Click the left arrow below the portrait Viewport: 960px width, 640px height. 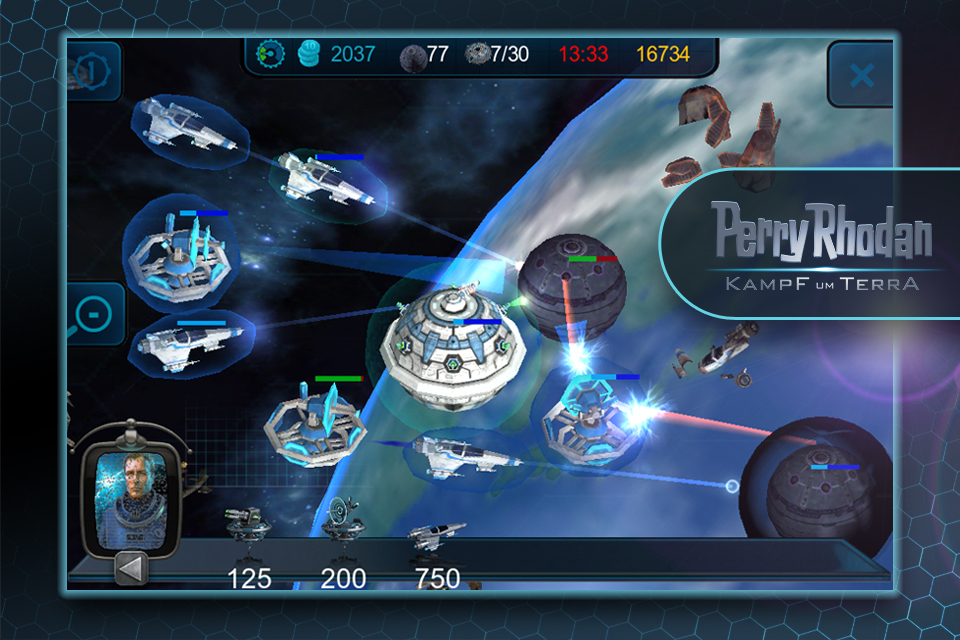133,567
